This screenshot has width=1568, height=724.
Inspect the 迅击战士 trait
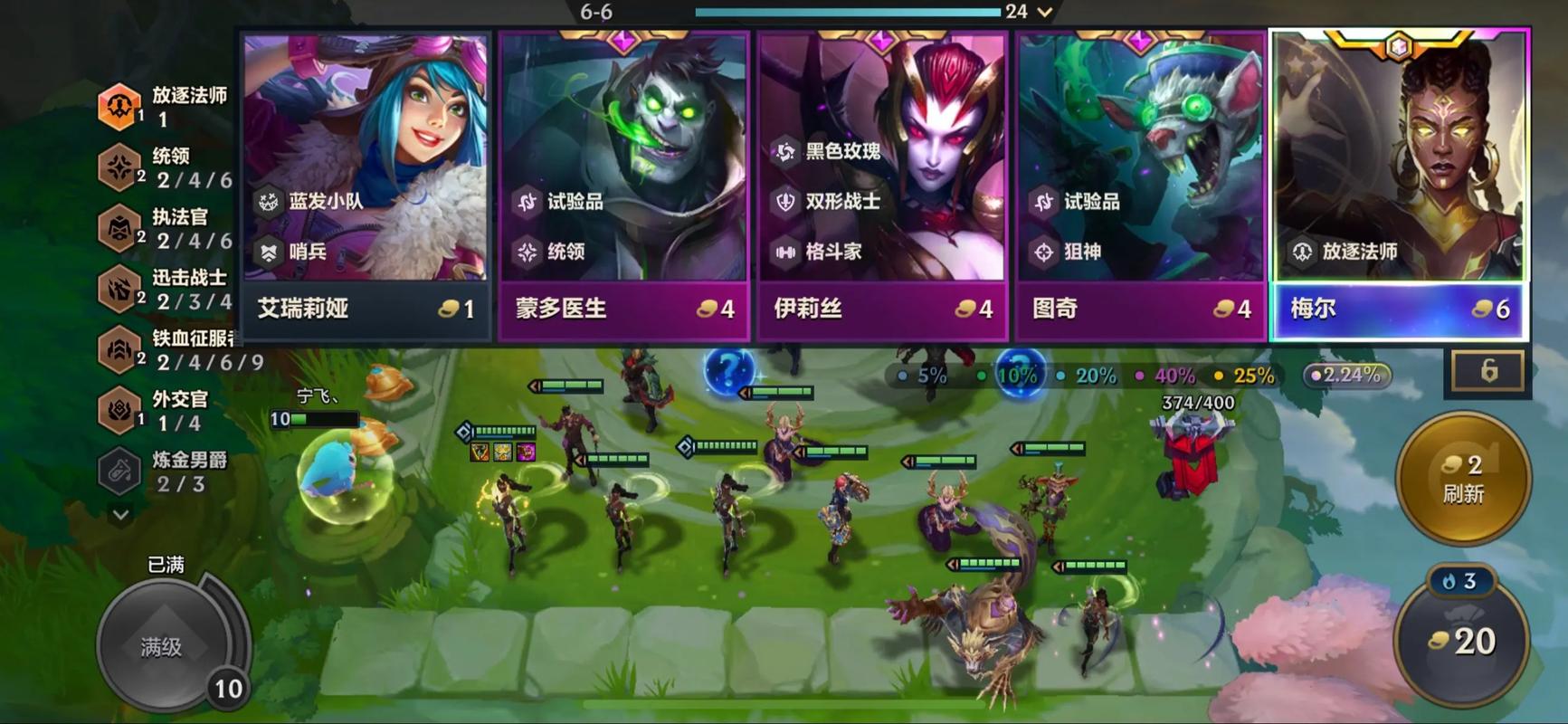pyautogui.click(x=165, y=289)
